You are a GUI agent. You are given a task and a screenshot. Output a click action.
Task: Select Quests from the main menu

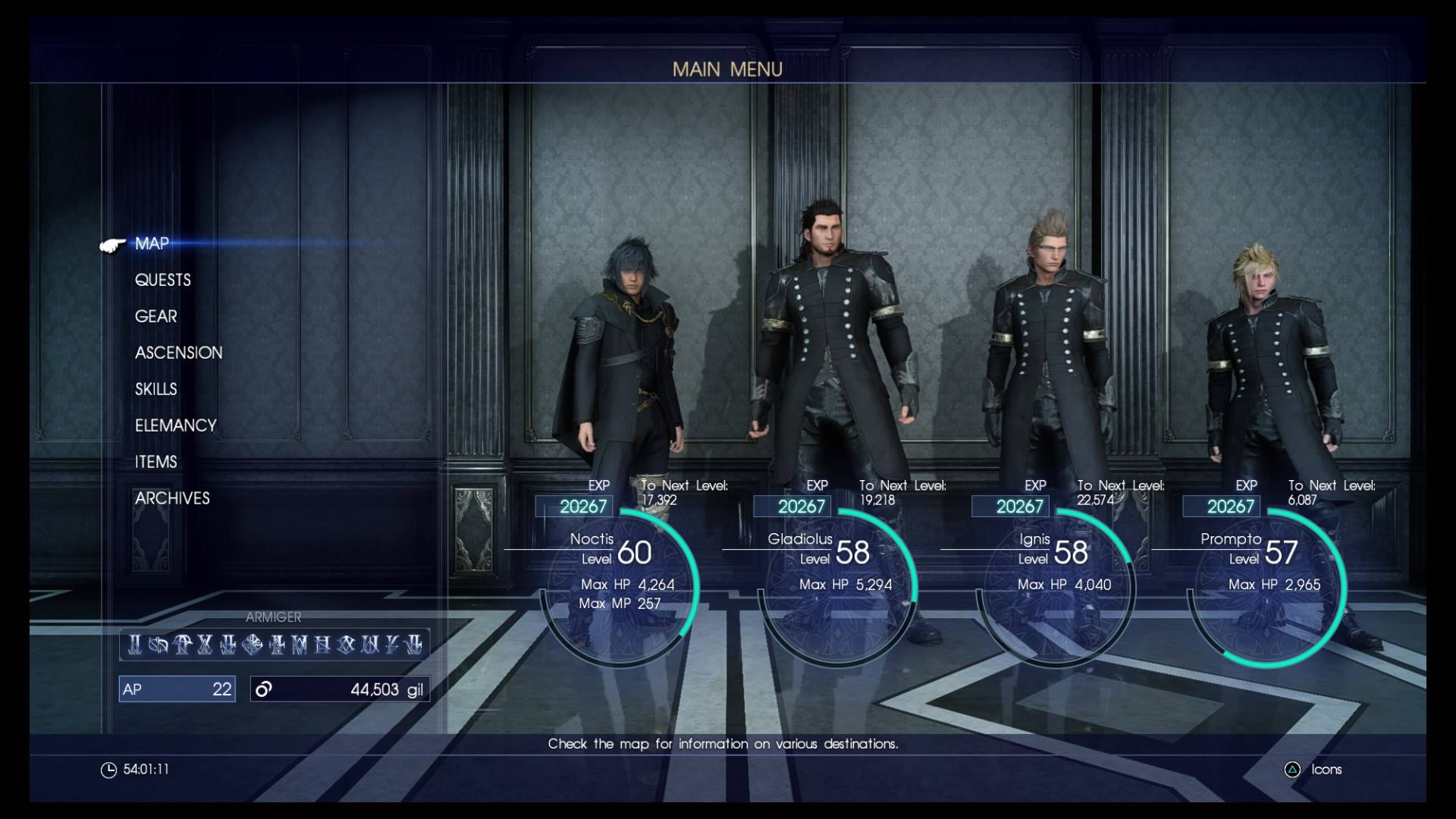[162, 280]
